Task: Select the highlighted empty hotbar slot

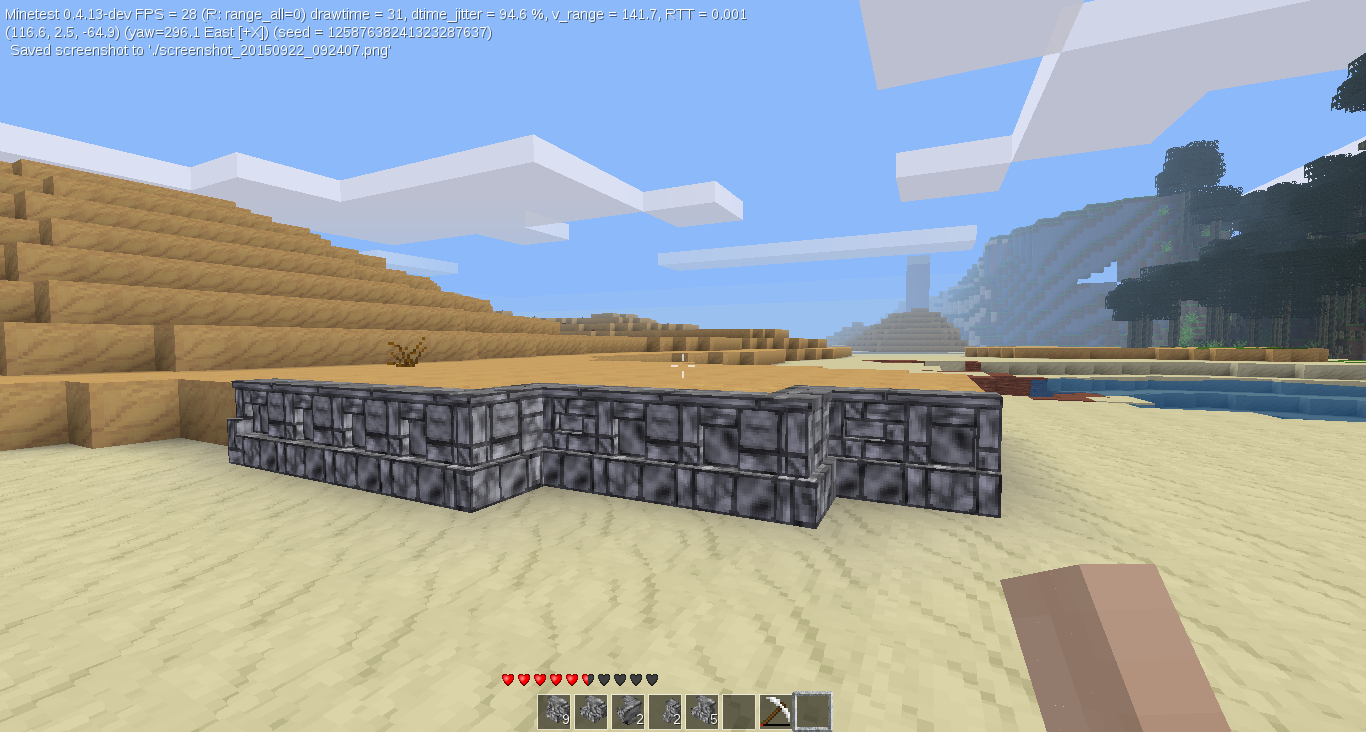Action: [x=813, y=710]
